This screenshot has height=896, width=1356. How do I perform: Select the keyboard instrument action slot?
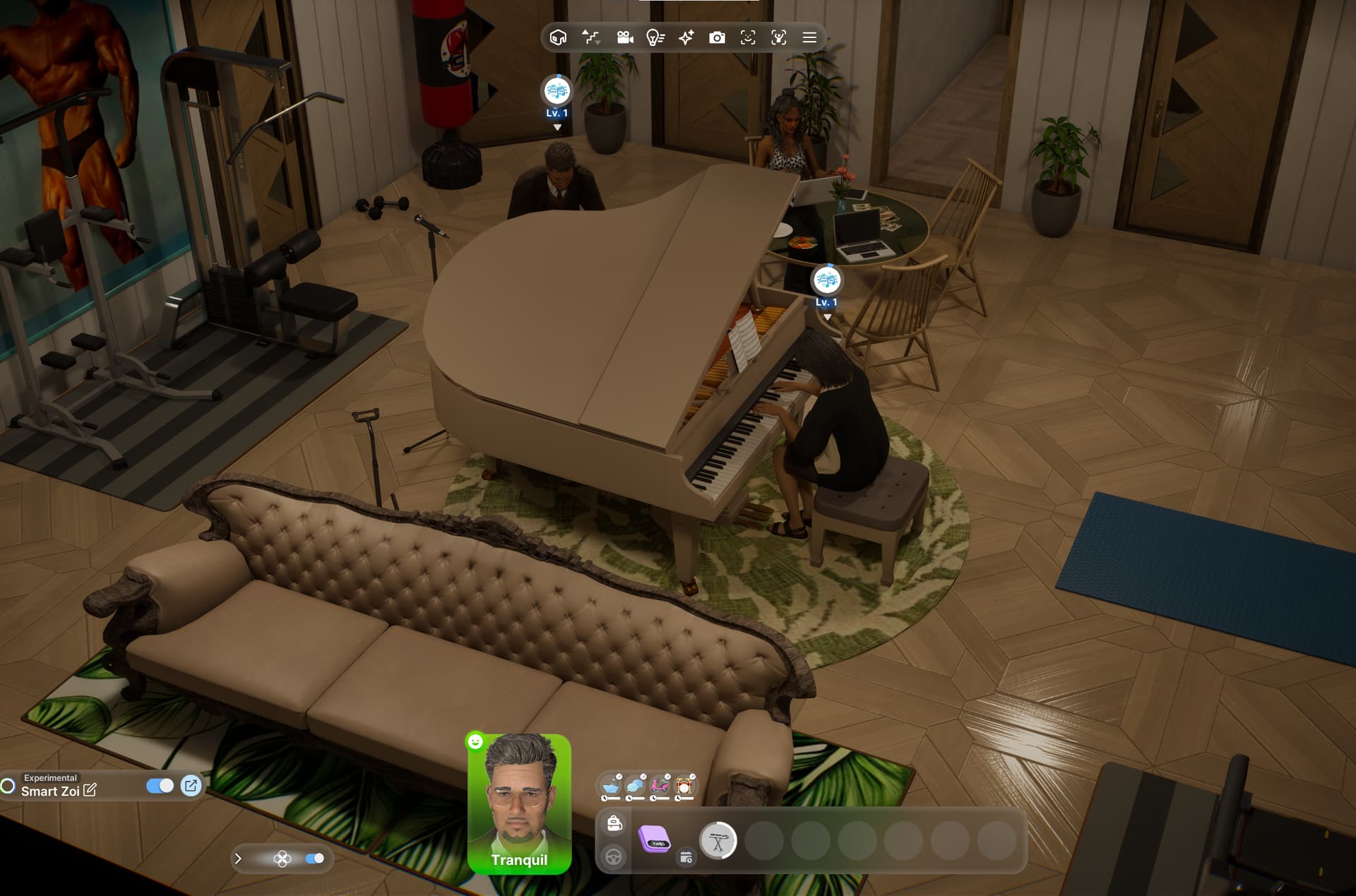point(718,841)
